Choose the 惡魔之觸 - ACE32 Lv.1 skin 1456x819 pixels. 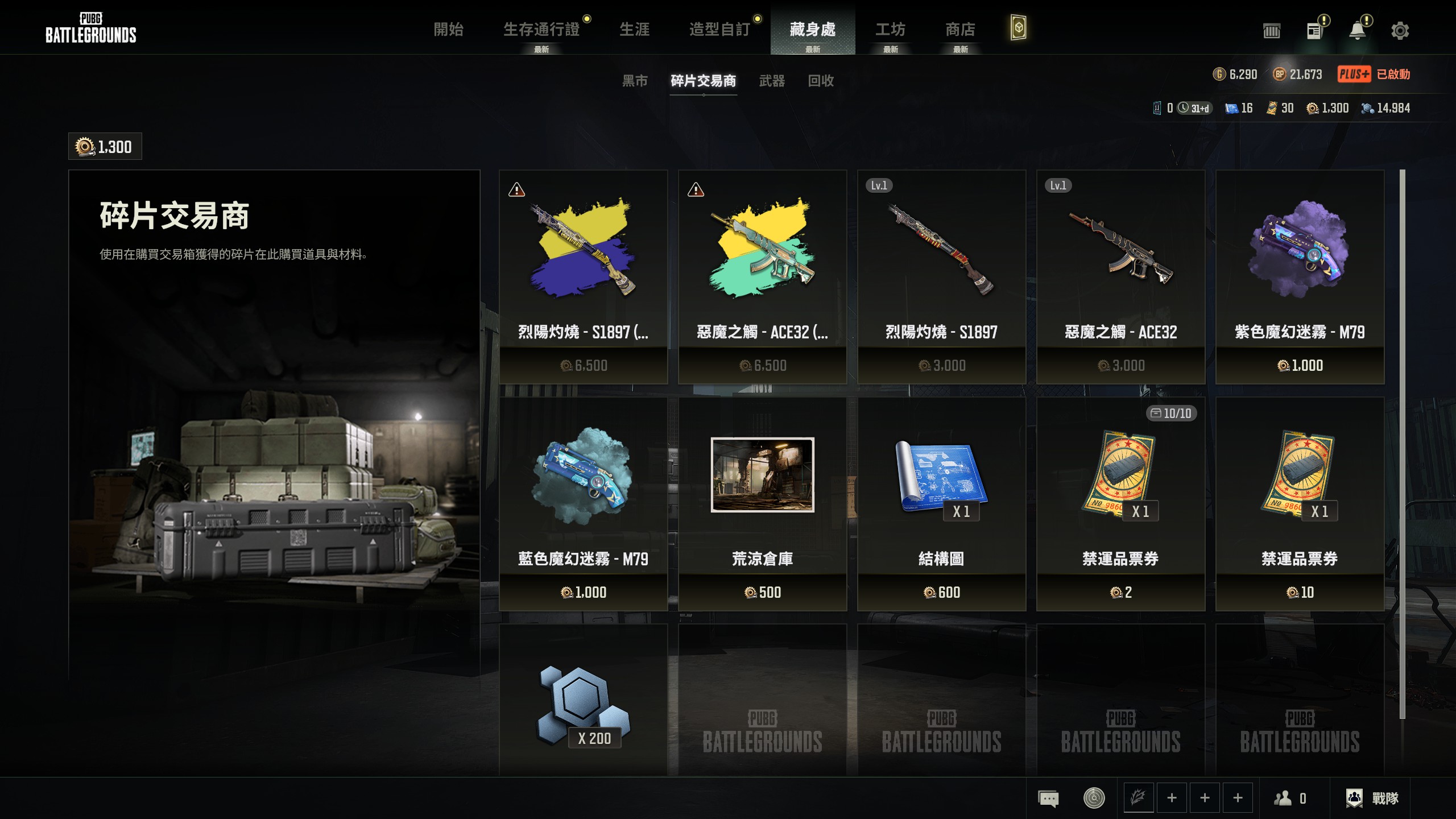tap(1120, 276)
